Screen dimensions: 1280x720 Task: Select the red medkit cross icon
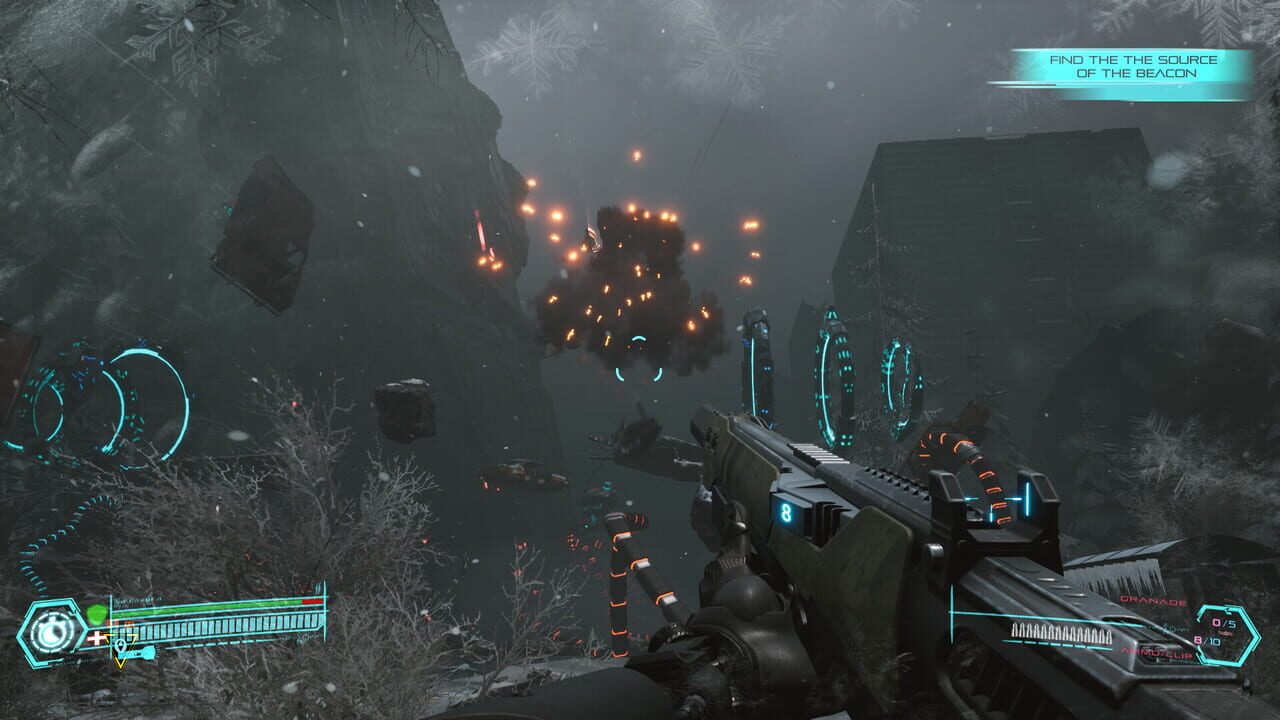pyautogui.click(x=97, y=637)
